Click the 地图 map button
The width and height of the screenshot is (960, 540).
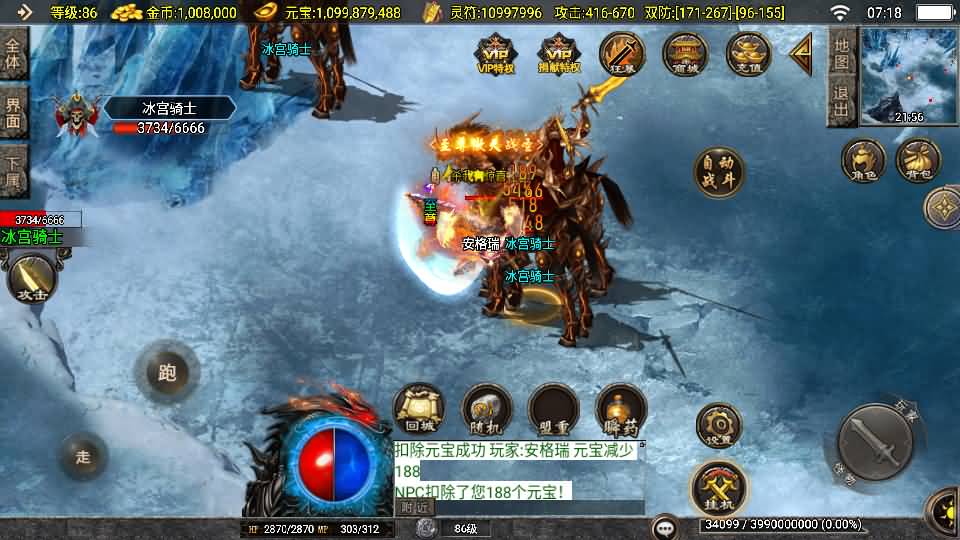pyautogui.click(x=842, y=53)
